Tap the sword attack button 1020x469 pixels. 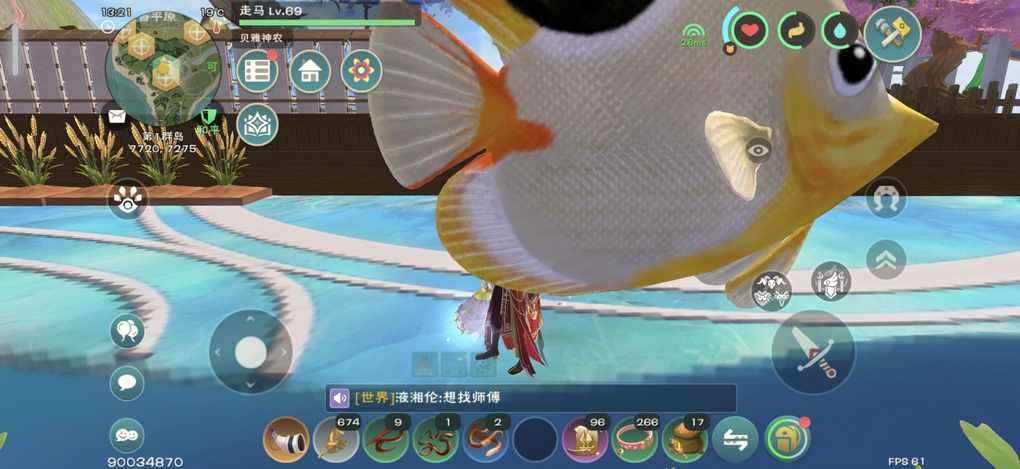pyautogui.click(x=813, y=352)
